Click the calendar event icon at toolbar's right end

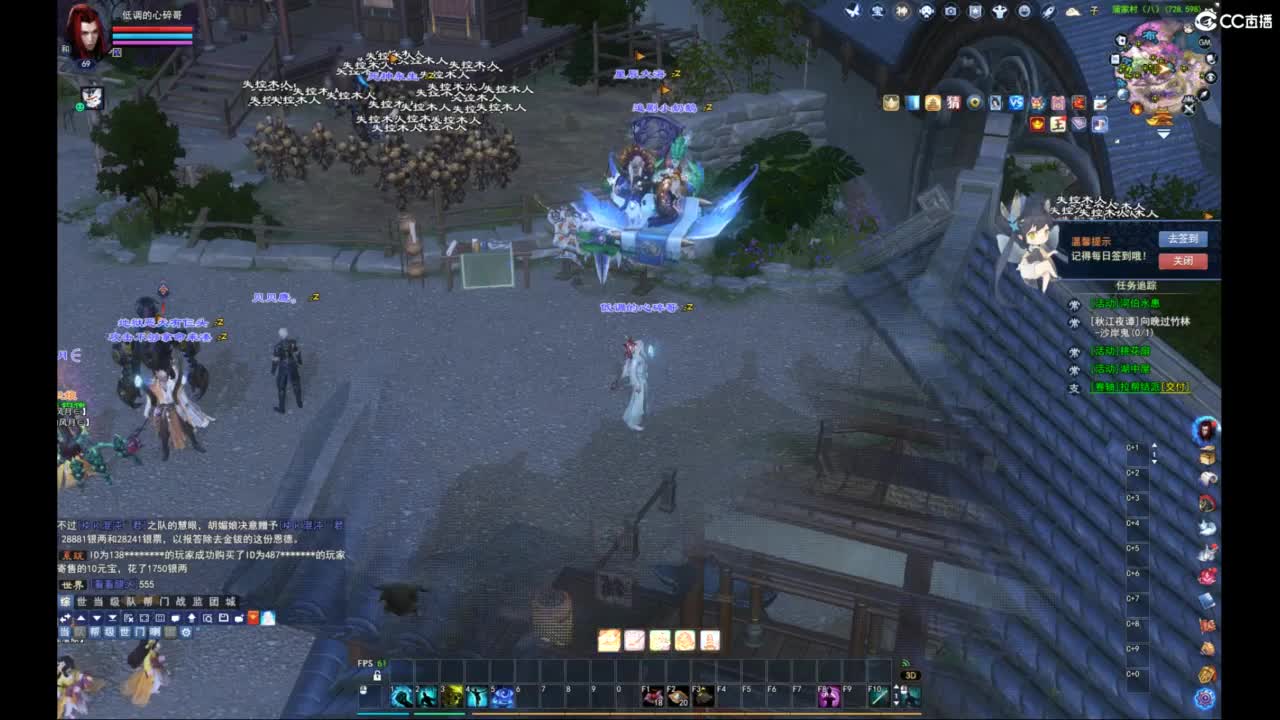pos(1098,103)
